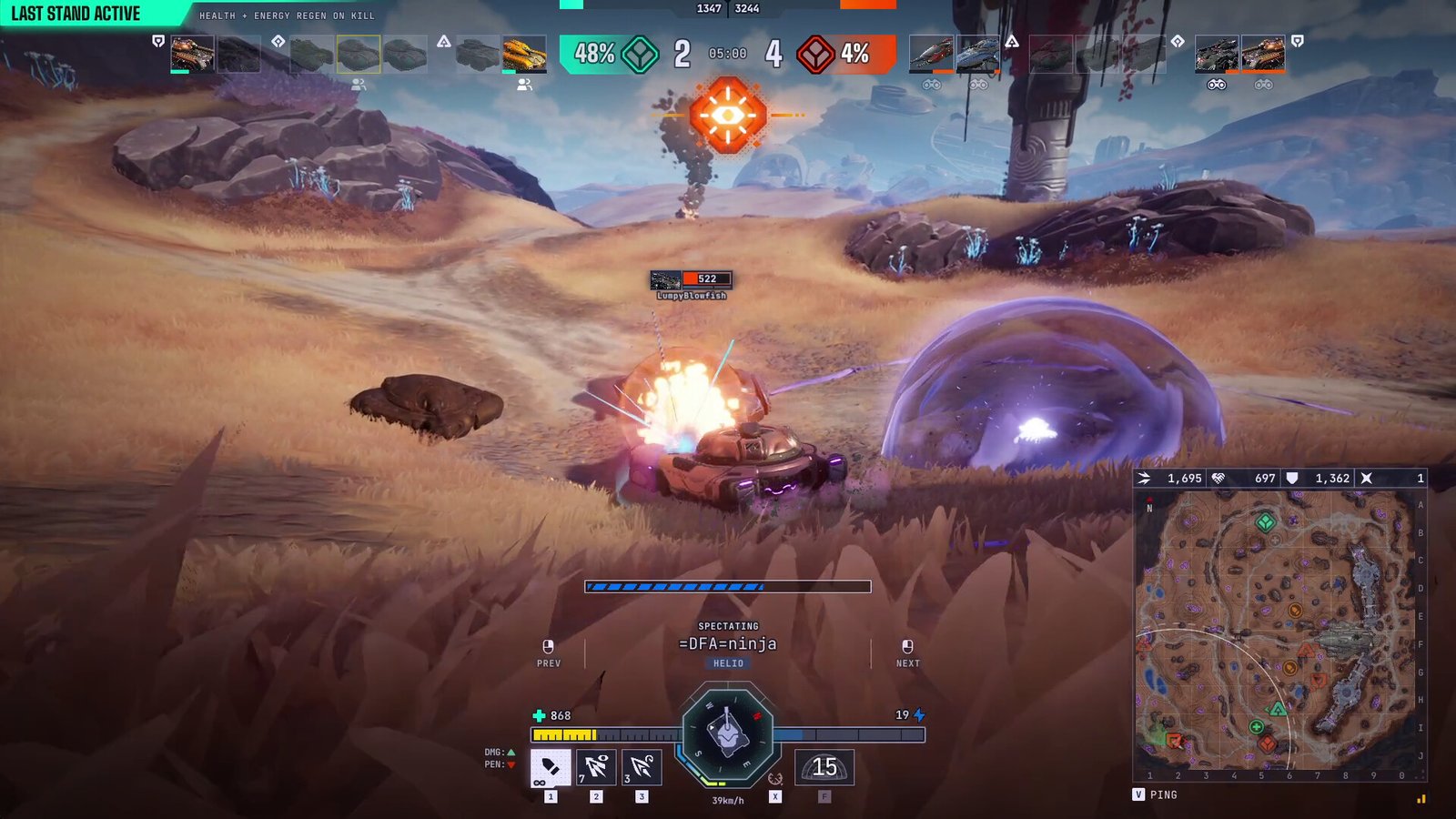Click the orange eye spotted indicator
Image resolution: width=1456 pixels, height=819 pixels.
[727, 115]
